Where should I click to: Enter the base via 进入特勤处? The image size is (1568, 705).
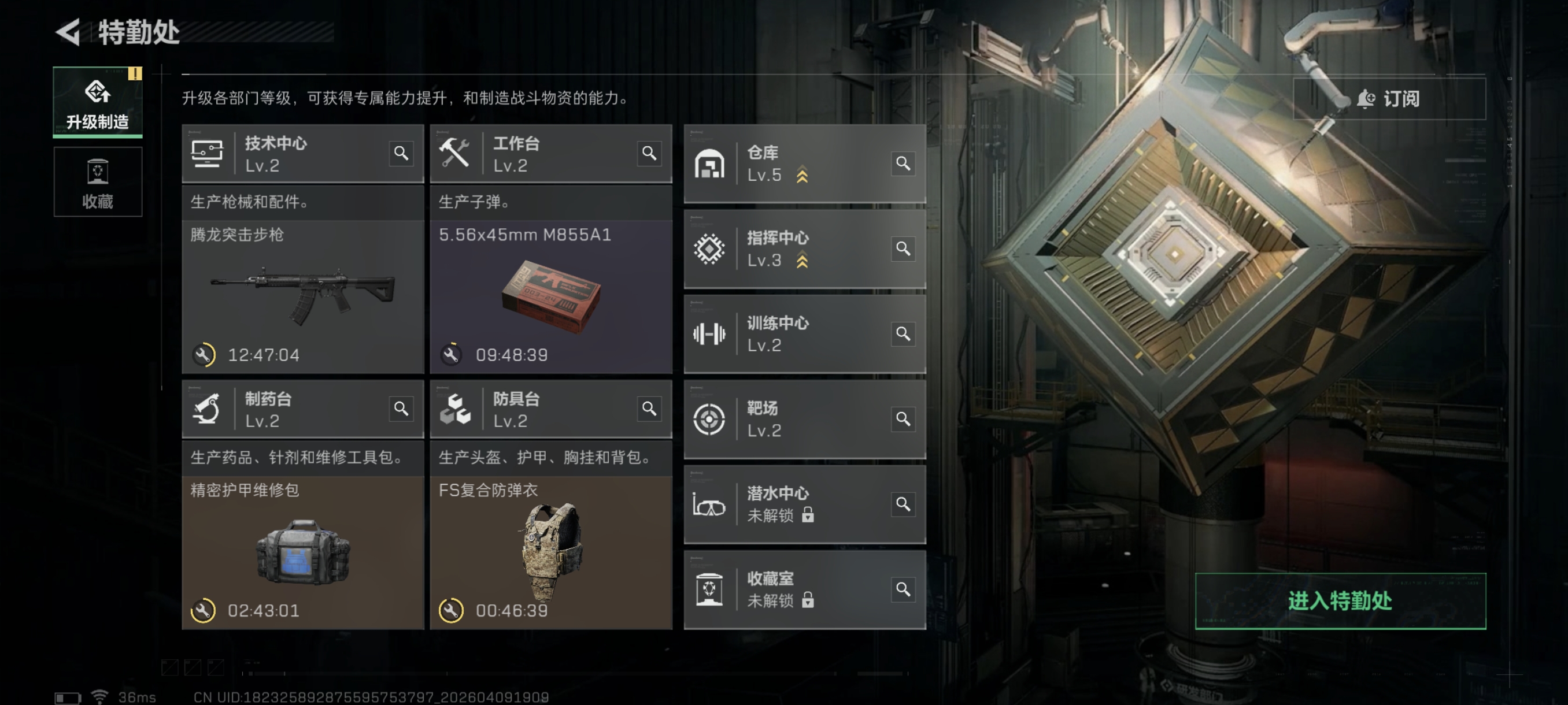(1340, 600)
